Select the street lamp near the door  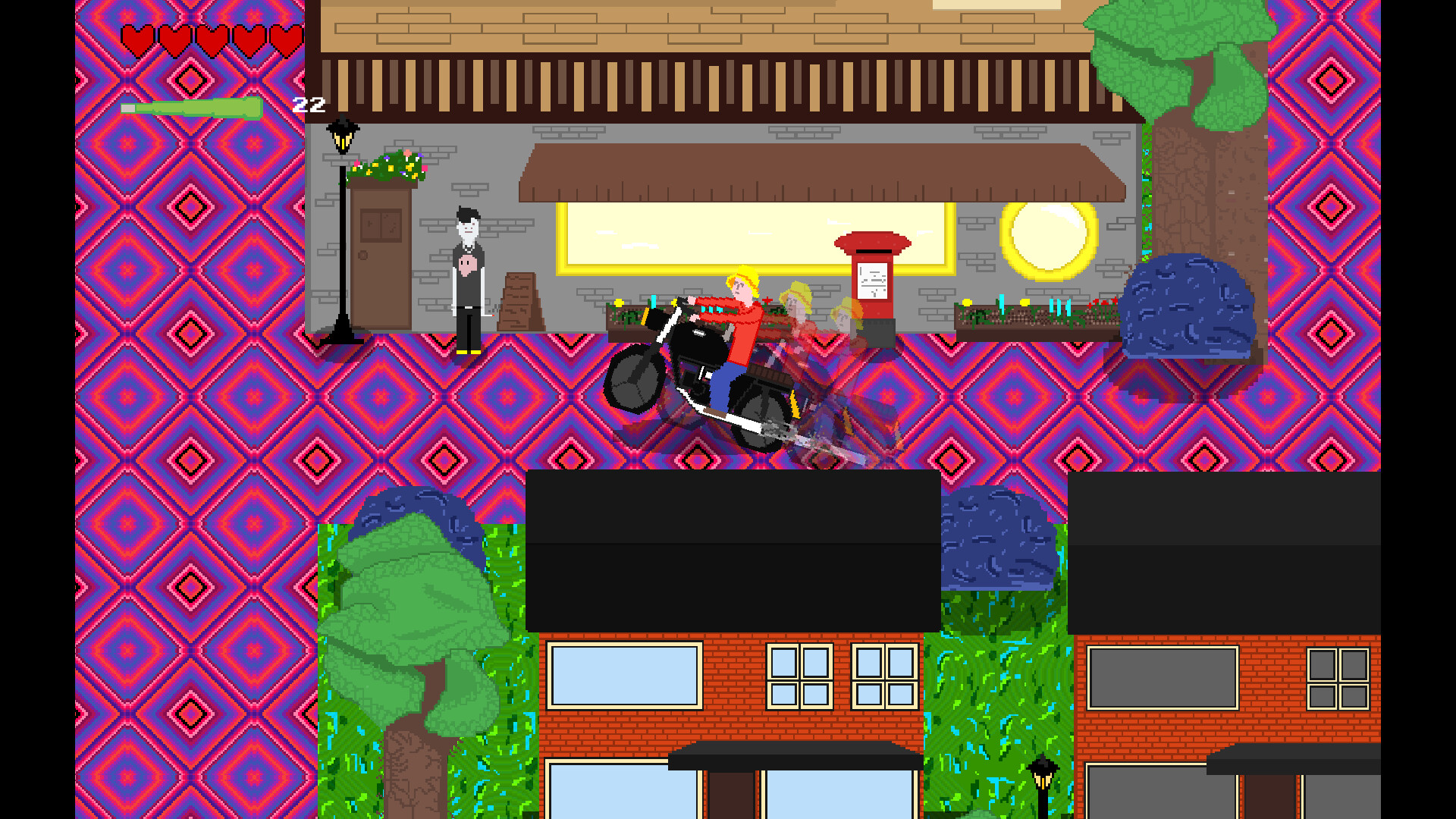(342, 227)
